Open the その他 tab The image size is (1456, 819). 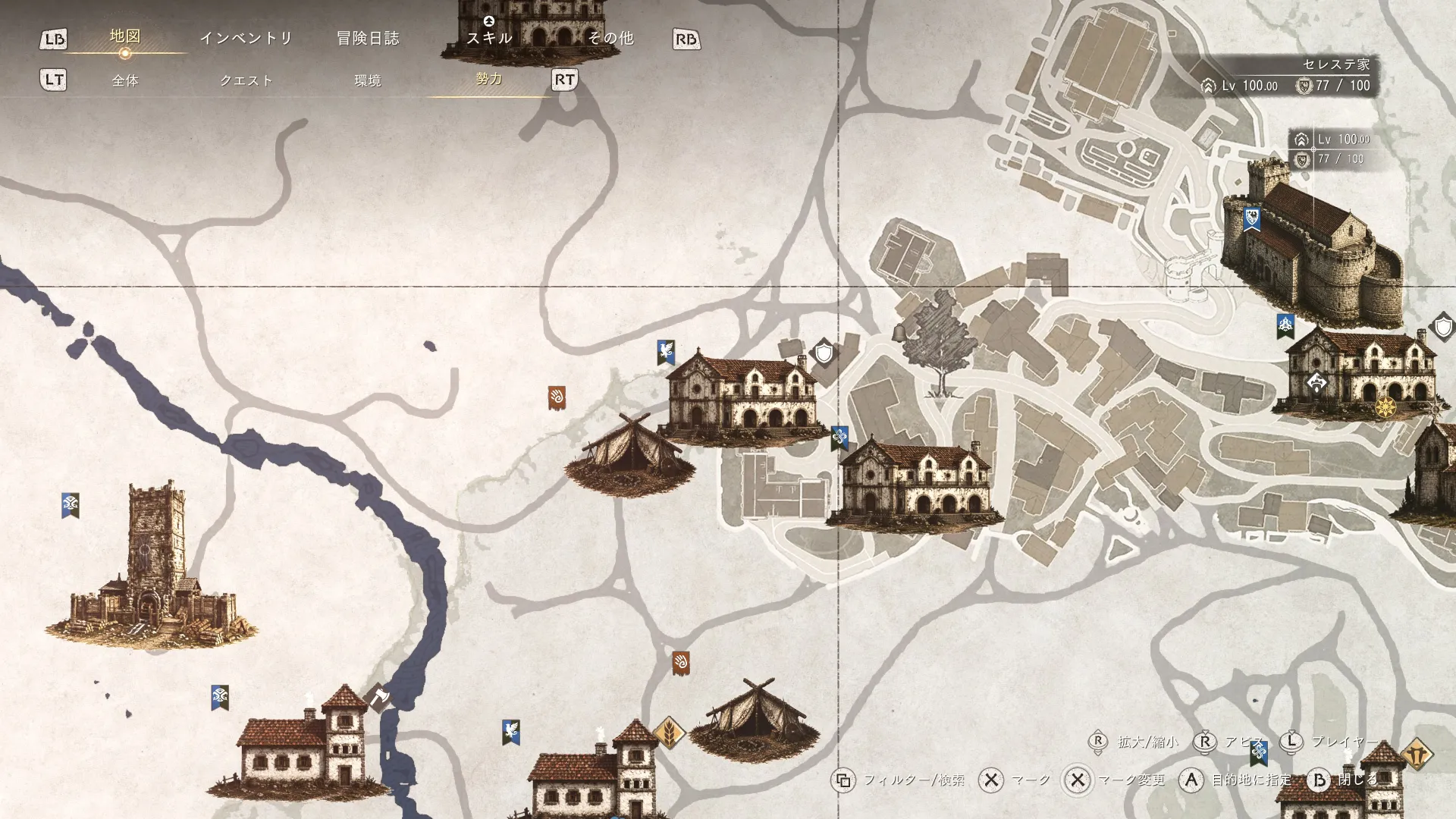coord(611,38)
